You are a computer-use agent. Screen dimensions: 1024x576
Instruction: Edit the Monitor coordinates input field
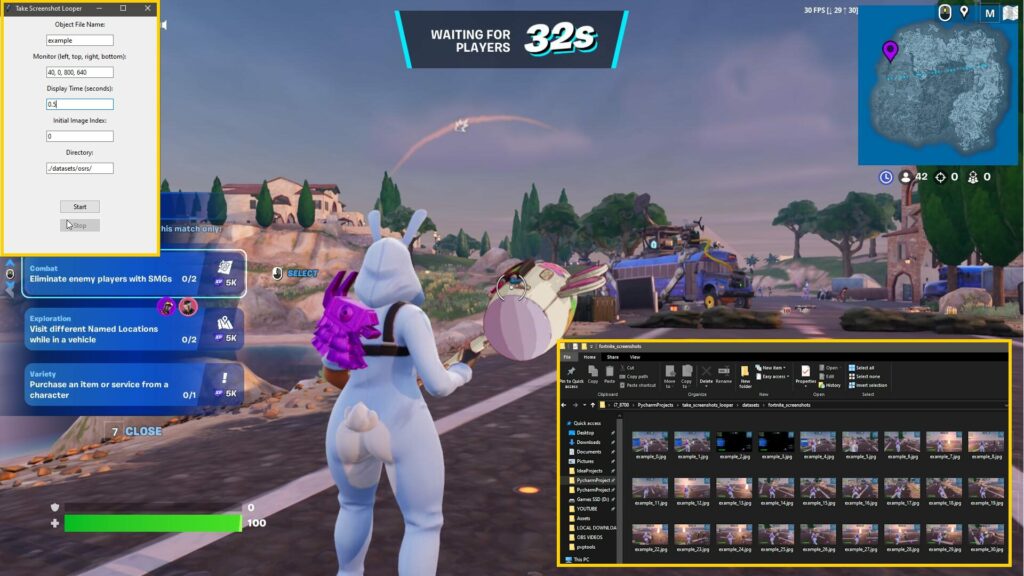[80, 72]
